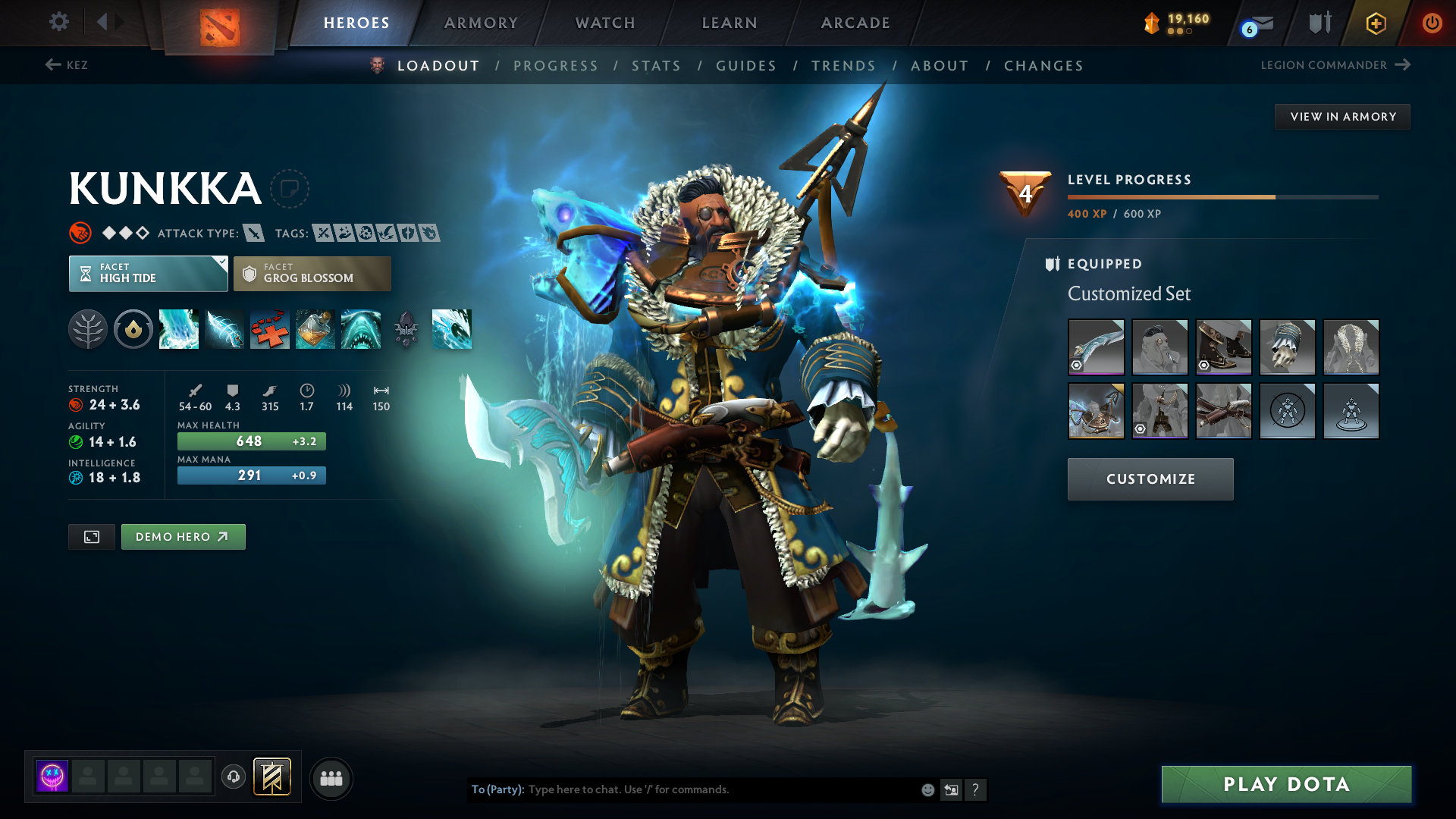View the Tidebringer sword ability icon
This screenshot has width=1456, height=819.
[224, 329]
